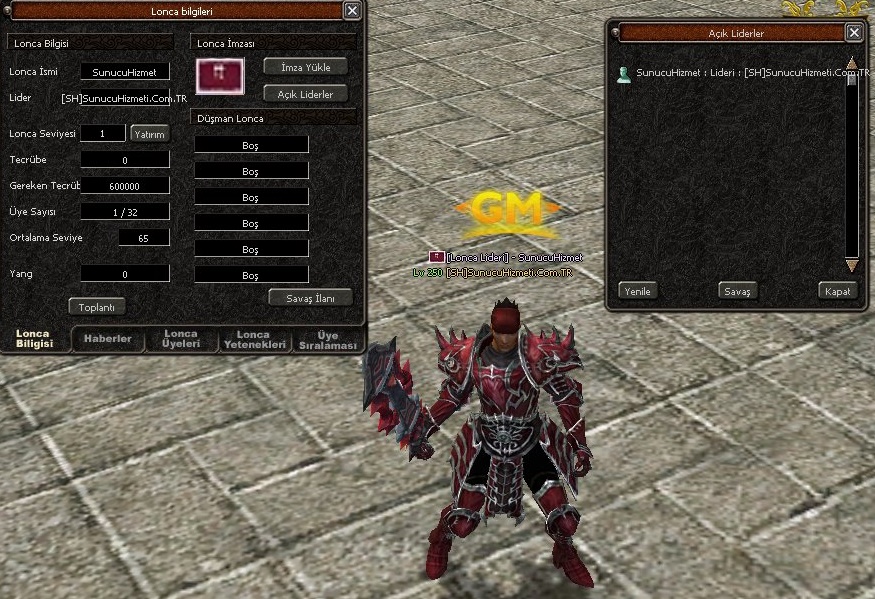Viewport: 875px width, 599px height.
Task: Select the Lonca Bilgisi tab
Action: 33,339
